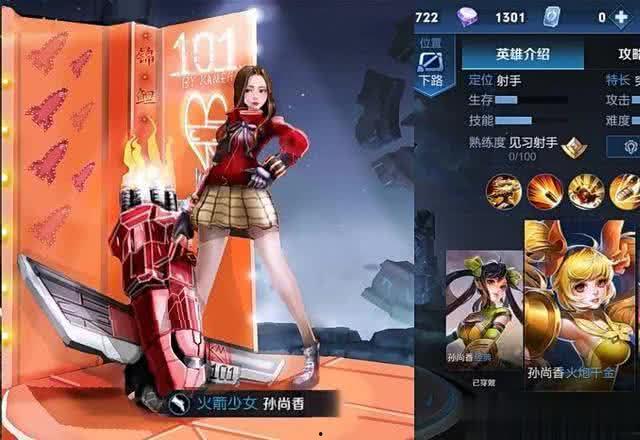View the second skill icon with fiery projectile

click(x=544, y=191)
